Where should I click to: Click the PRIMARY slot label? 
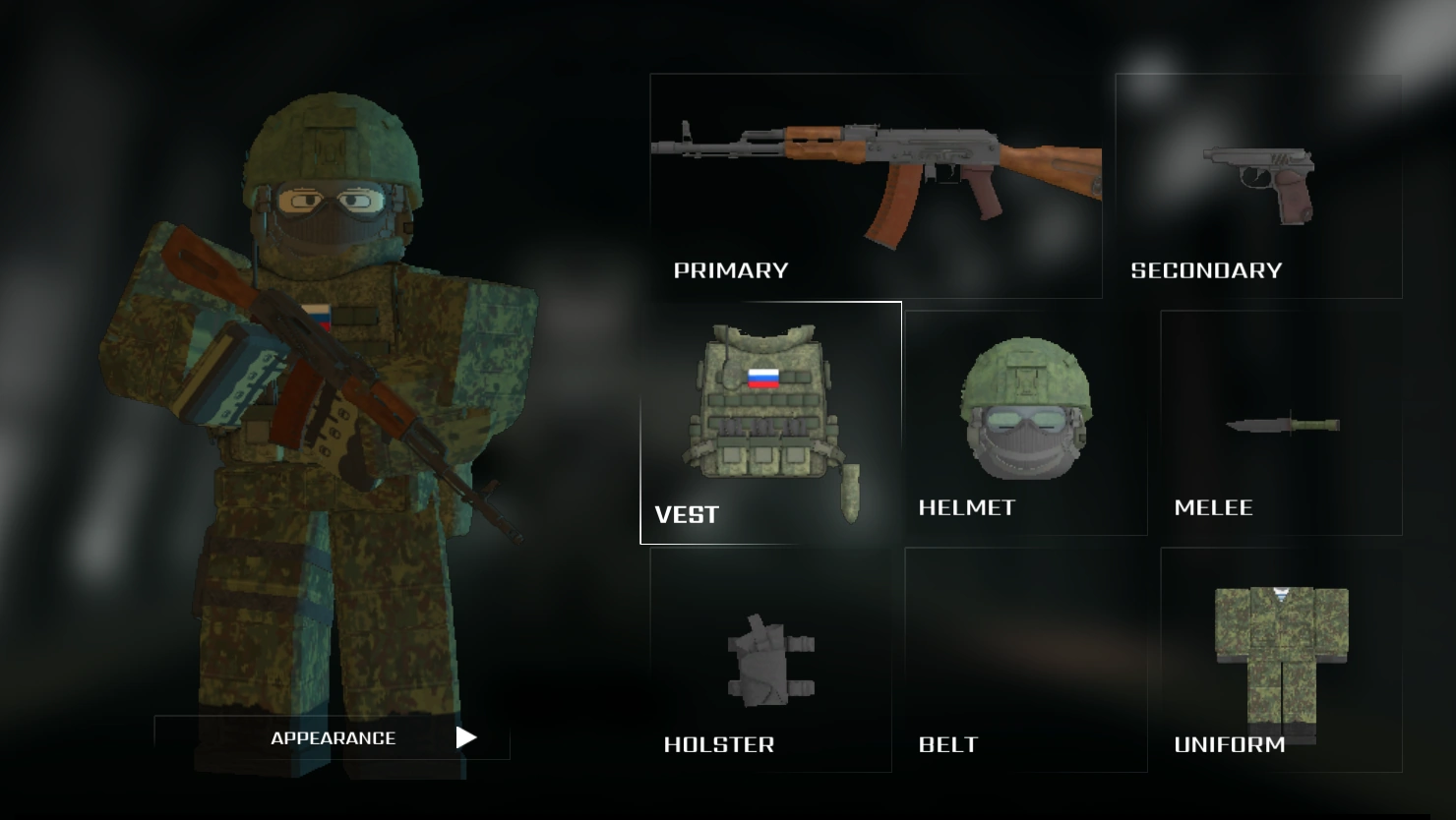pyautogui.click(x=730, y=269)
